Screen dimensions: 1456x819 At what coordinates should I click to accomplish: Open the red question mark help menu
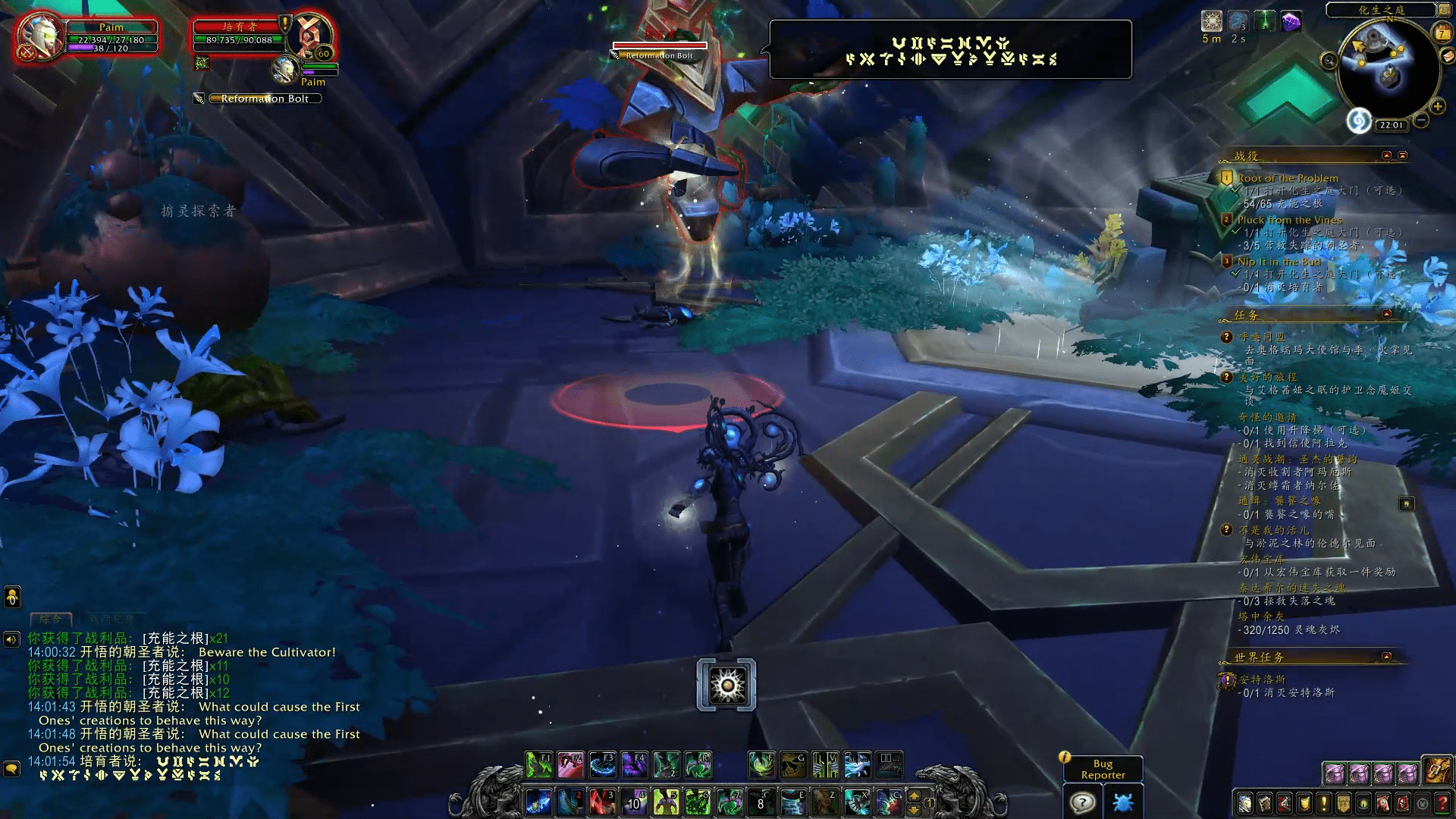1442,803
